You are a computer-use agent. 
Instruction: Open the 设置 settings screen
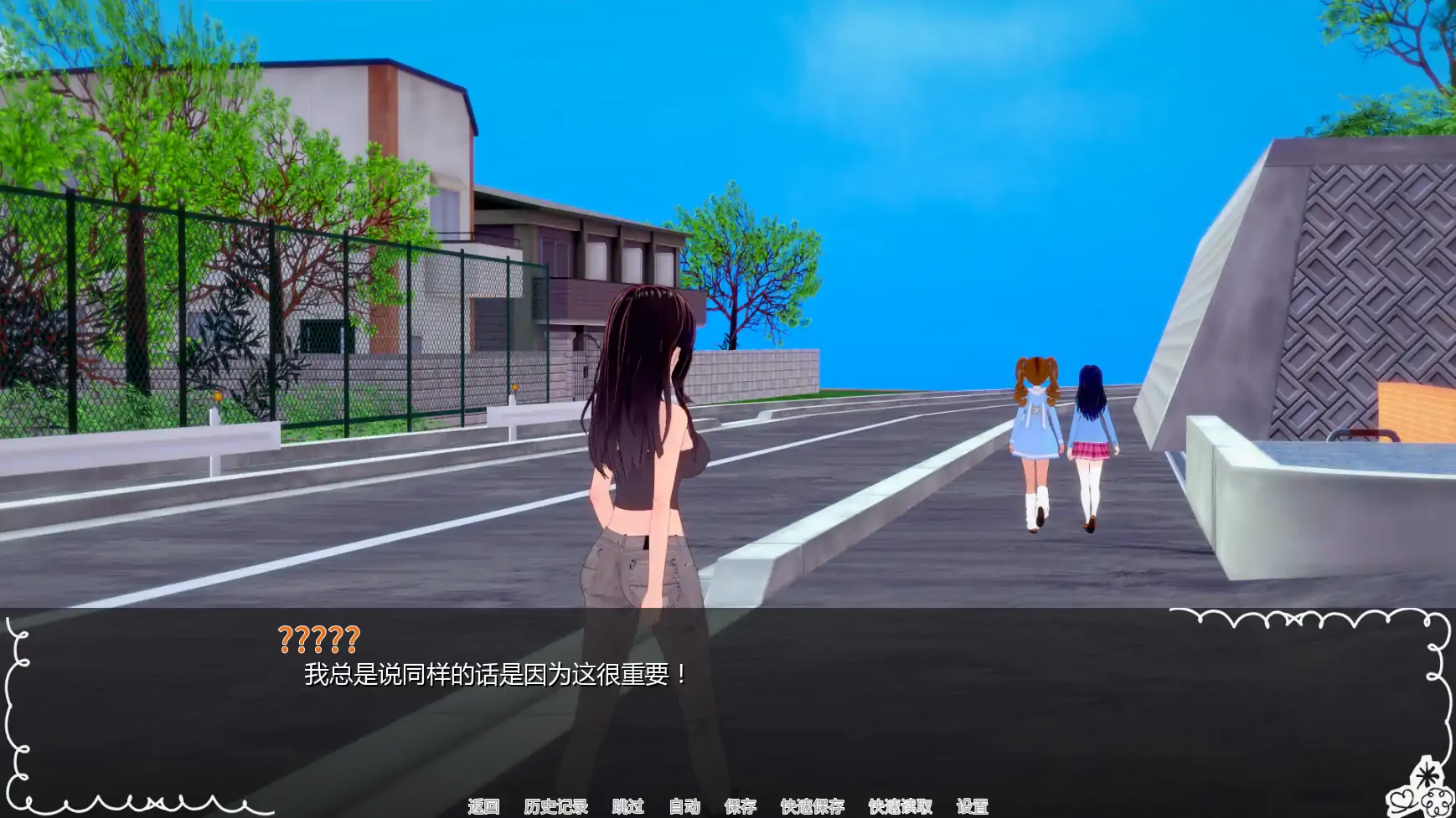point(973,808)
